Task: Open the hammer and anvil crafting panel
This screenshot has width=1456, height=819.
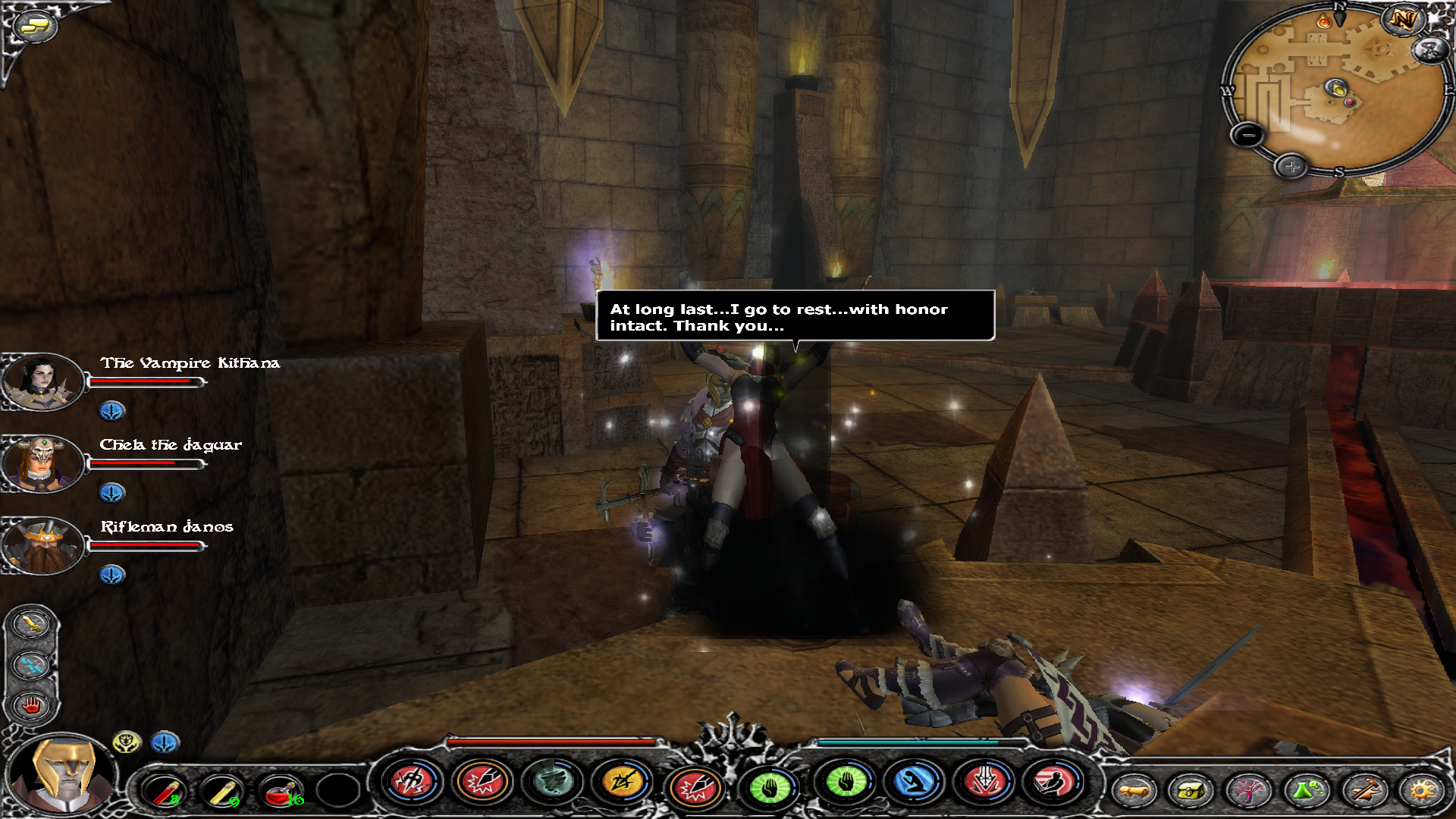Action: [1364, 791]
